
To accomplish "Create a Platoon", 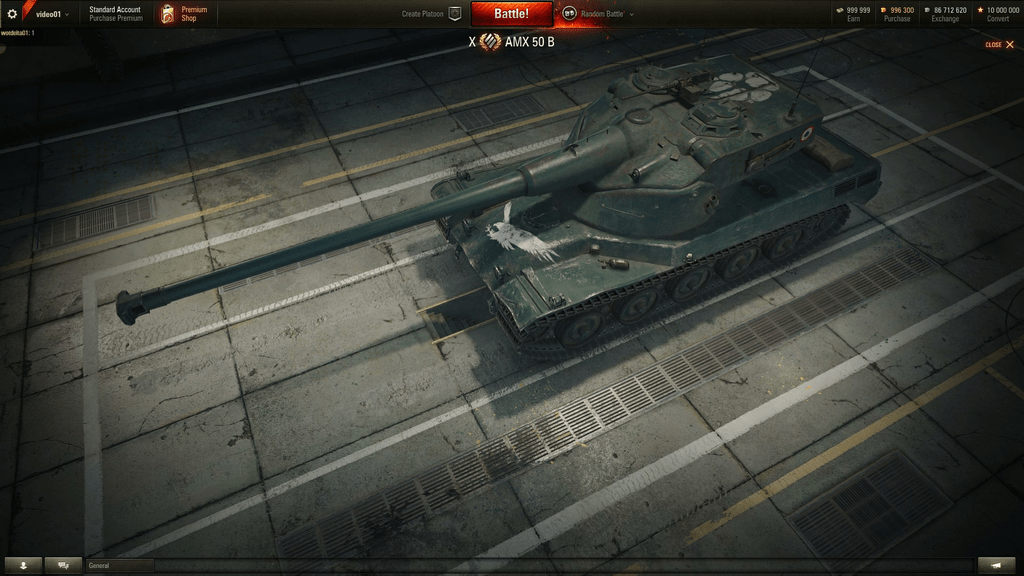I will [x=431, y=14].
